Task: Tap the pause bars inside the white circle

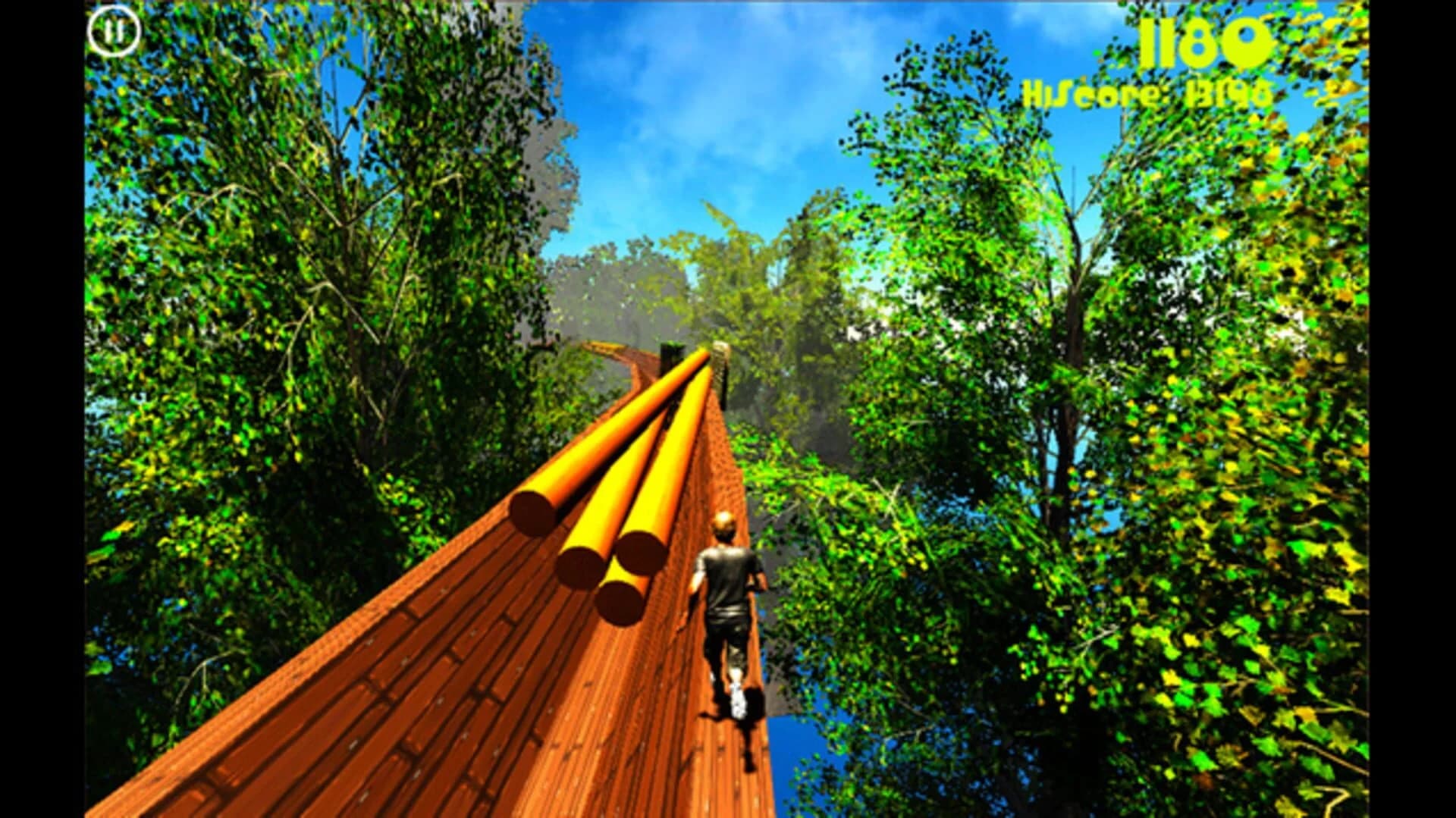Action: [x=115, y=32]
